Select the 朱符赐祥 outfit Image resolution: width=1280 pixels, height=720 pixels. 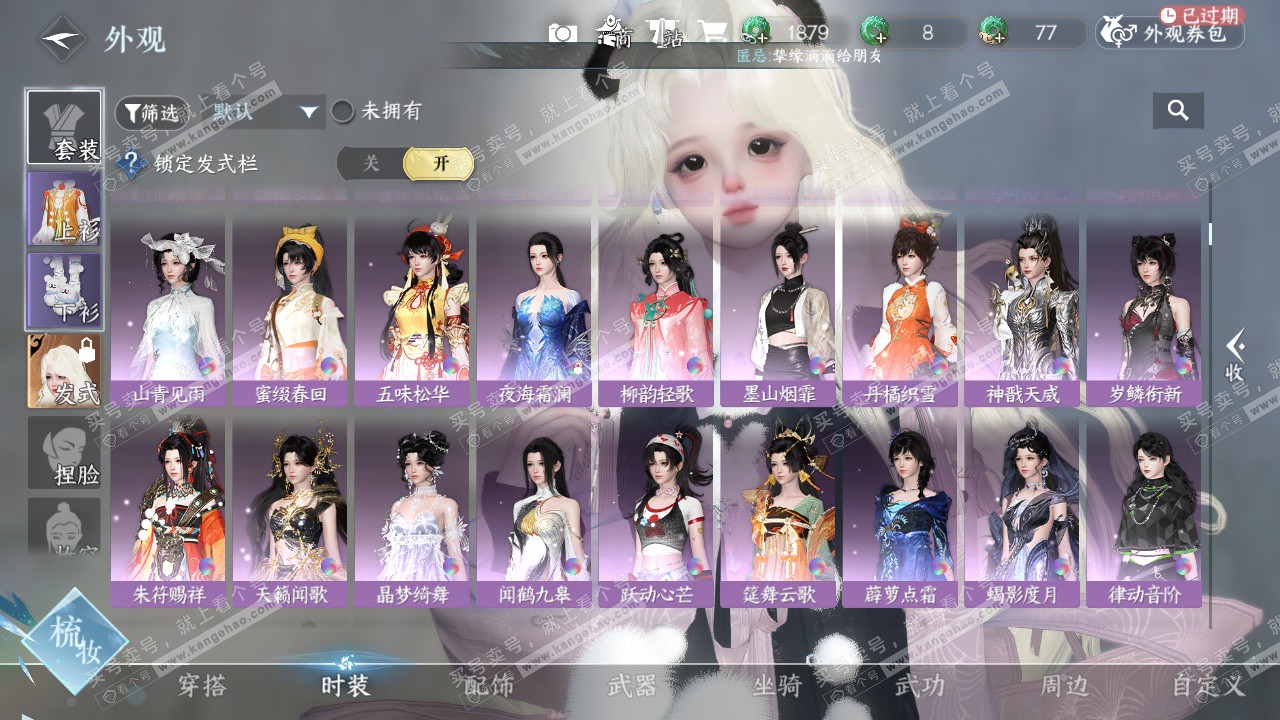[x=168, y=510]
